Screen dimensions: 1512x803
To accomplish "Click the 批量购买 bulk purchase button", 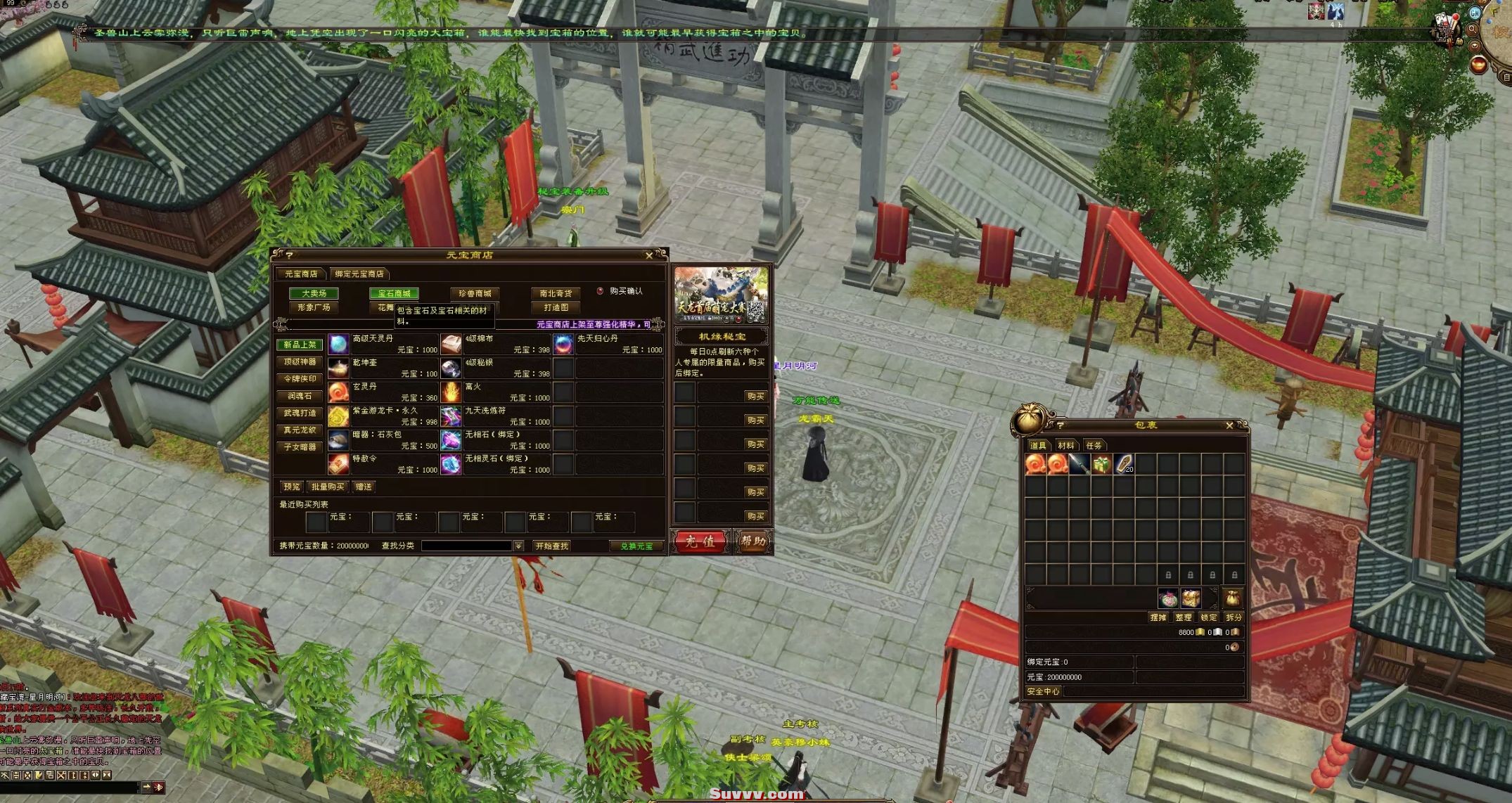I will pos(328,487).
